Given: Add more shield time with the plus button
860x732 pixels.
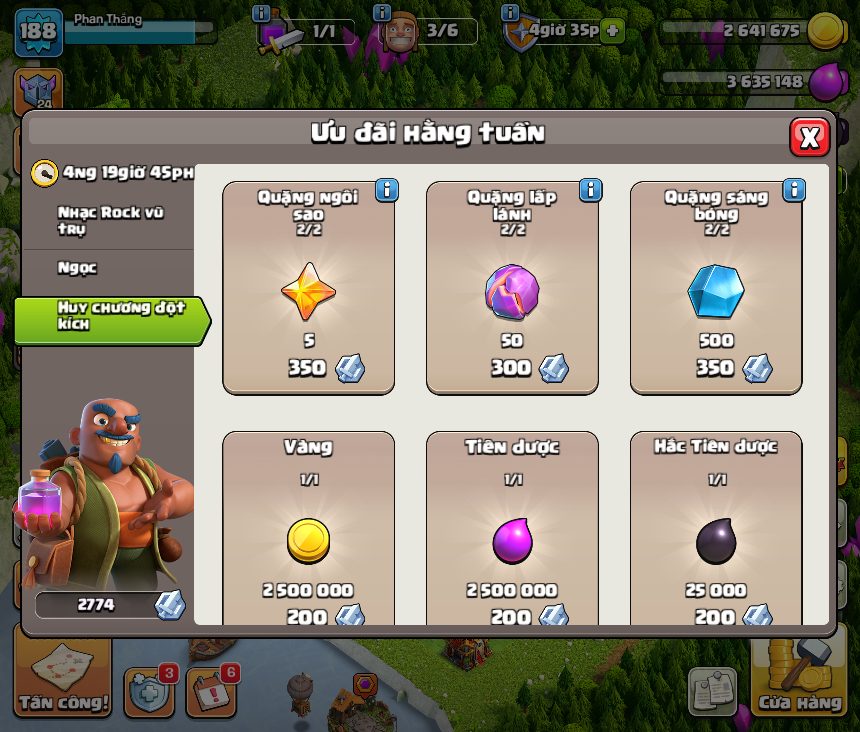Looking at the screenshot, I should pyautogui.click(x=611, y=31).
